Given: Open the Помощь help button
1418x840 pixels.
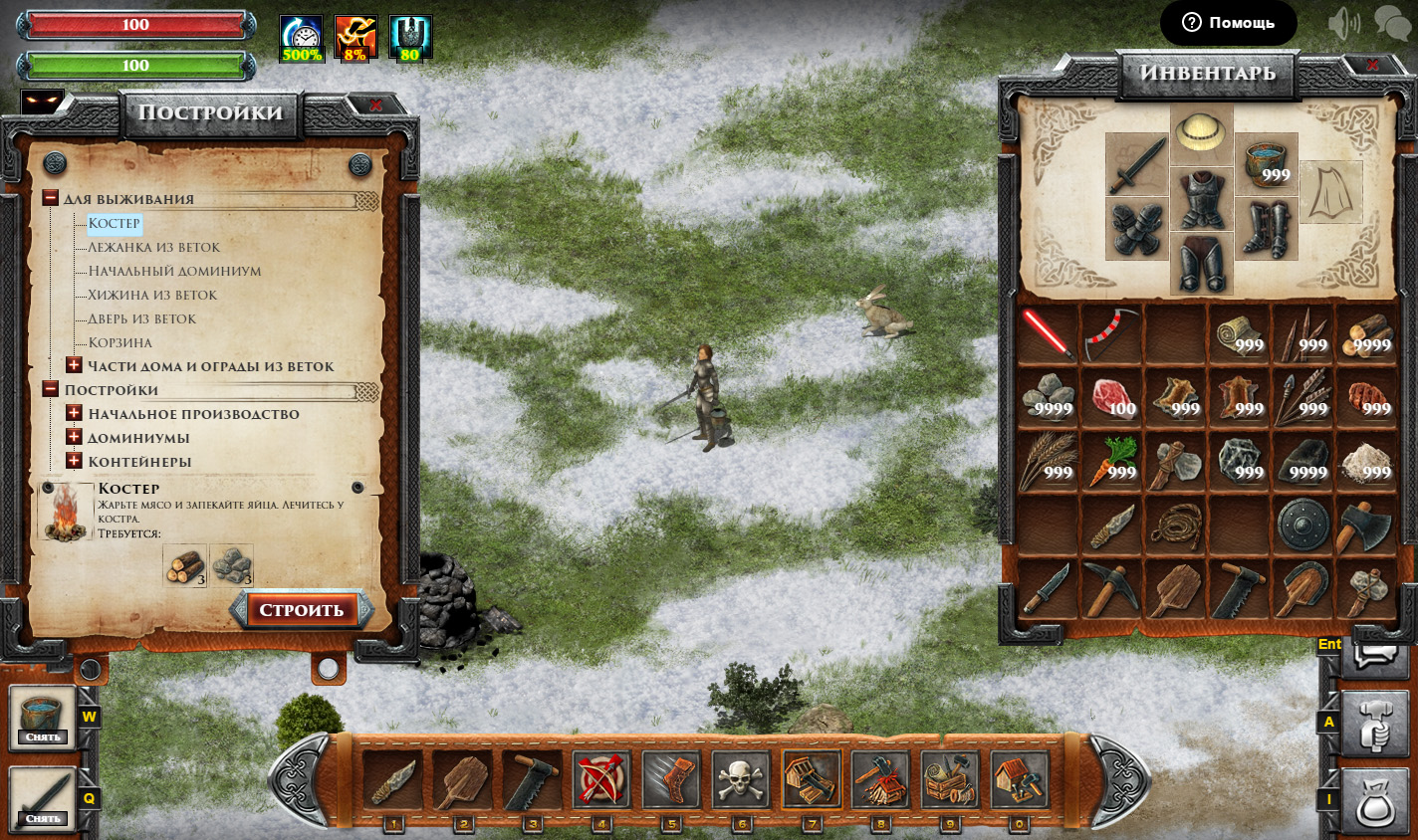Looking at the screenshot, I should 1228,22.
